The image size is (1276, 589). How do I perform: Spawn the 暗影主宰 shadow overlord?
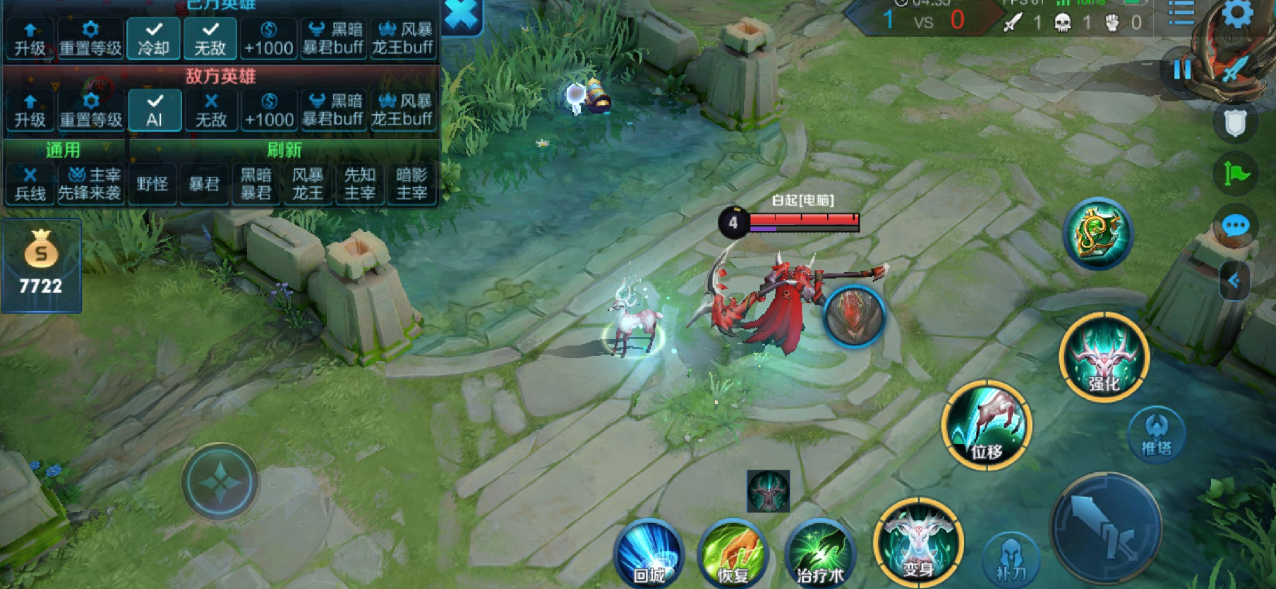[412, 183]
